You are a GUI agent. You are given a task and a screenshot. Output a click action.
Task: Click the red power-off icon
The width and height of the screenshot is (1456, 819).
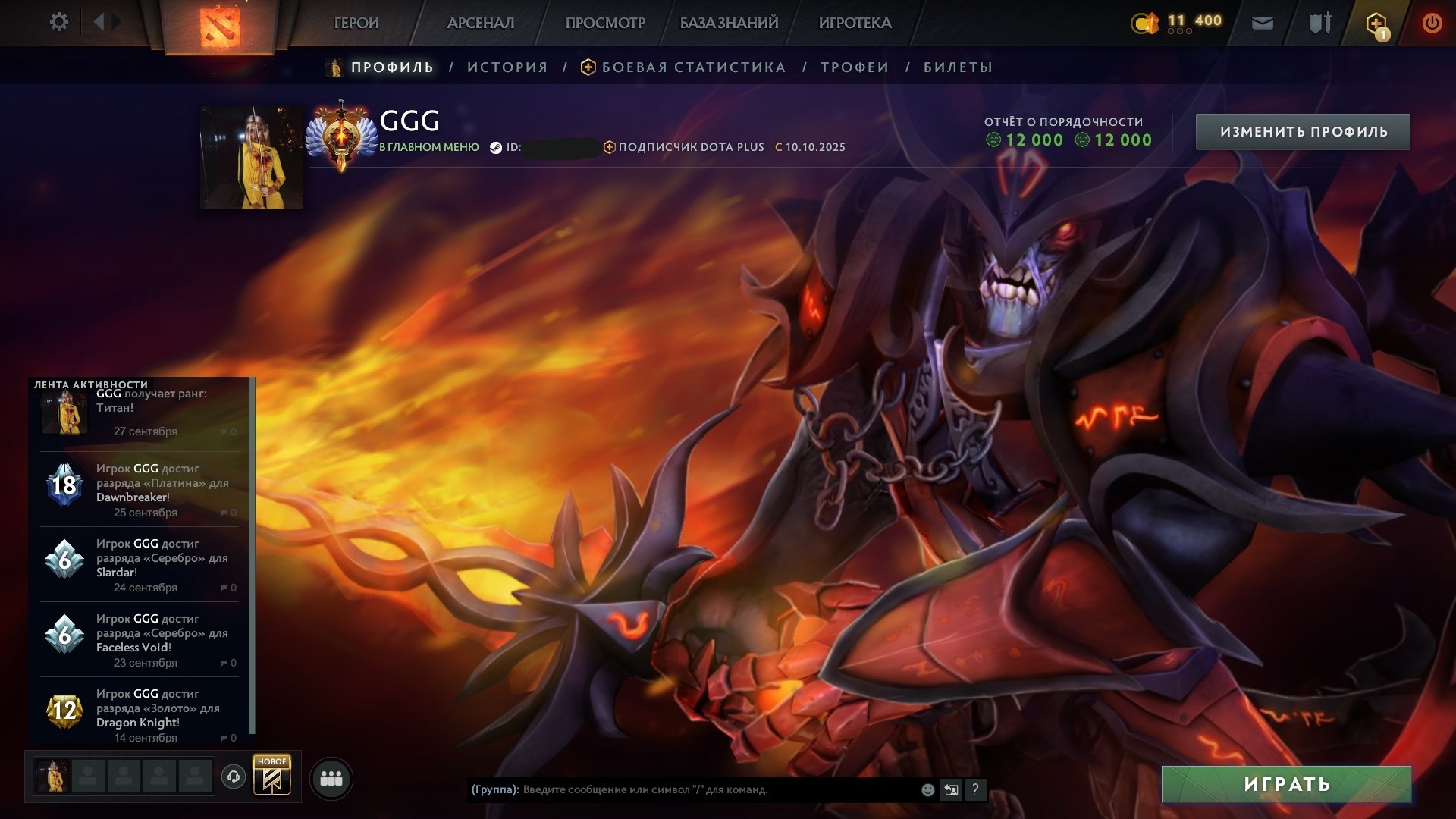pyautogui.click(x=1433, y=23)
